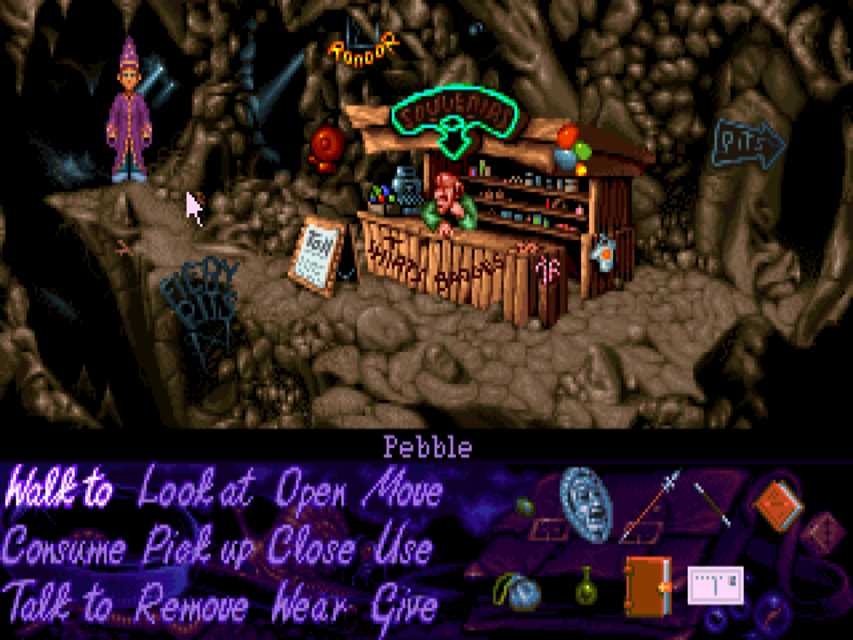
Task: Click the large clasped brown book
Action: pos(647,586)
